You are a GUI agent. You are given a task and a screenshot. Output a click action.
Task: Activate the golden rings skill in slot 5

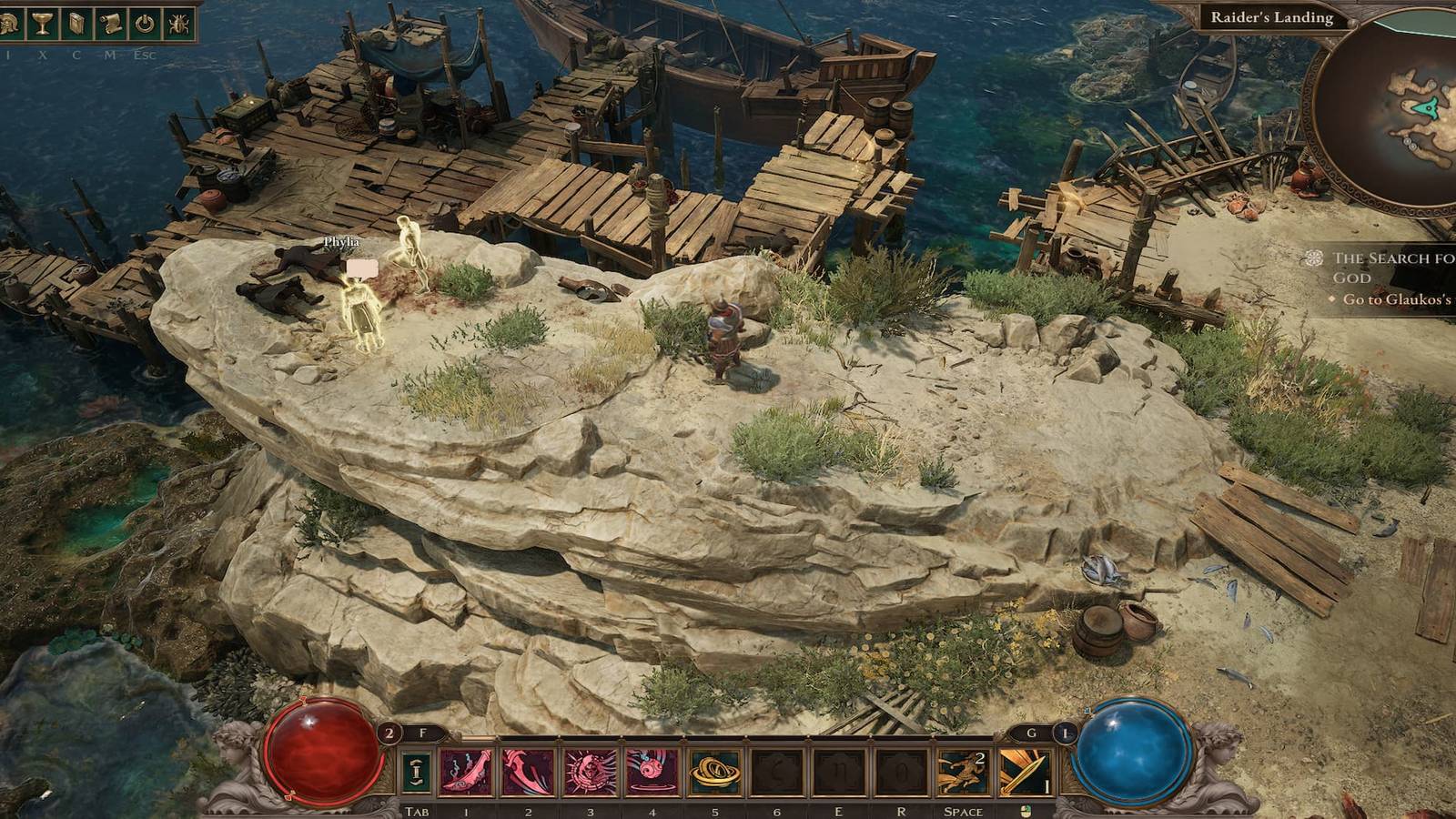[x=716, y=770]
